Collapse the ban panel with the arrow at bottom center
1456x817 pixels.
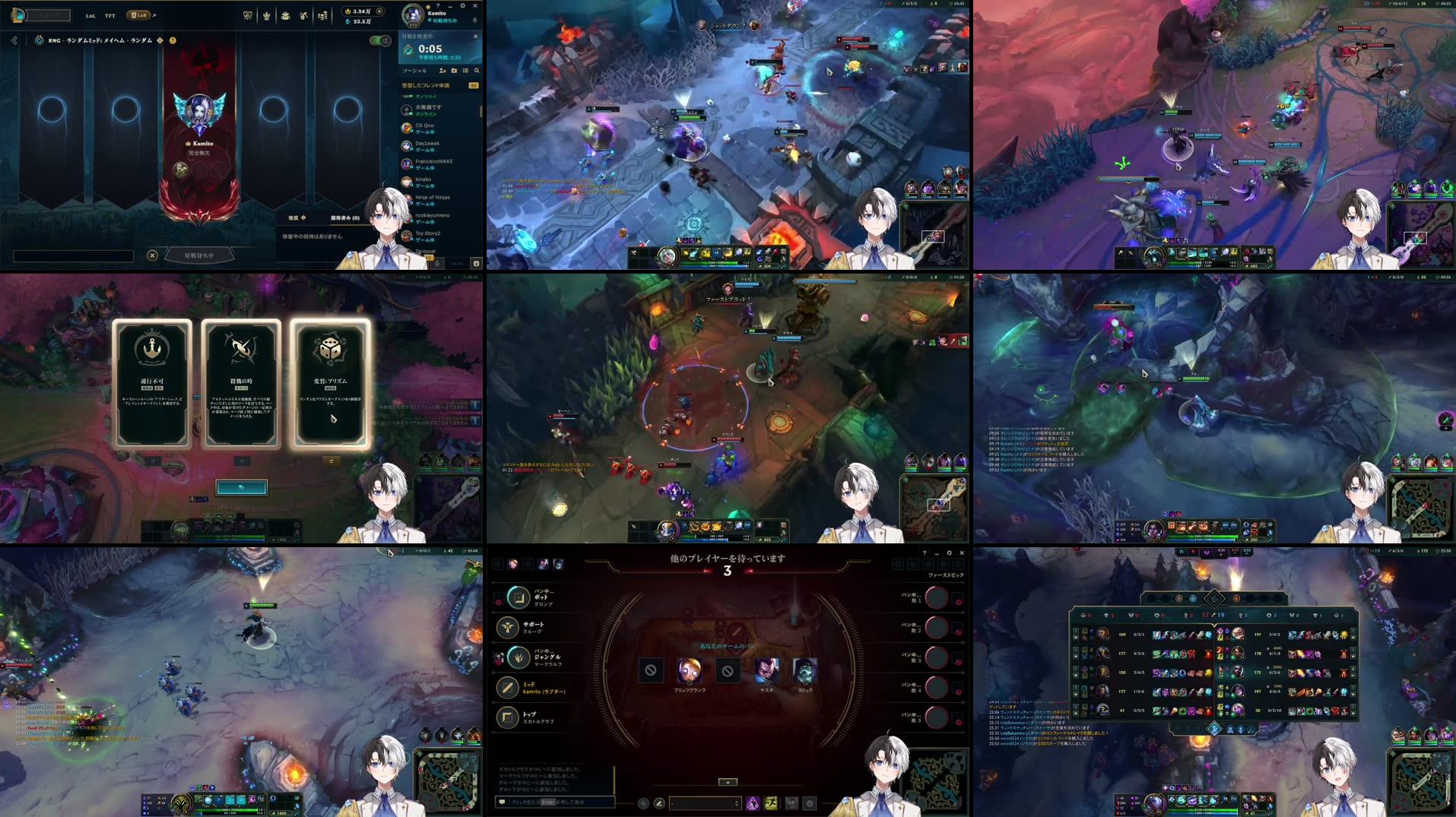click(728, 781)
